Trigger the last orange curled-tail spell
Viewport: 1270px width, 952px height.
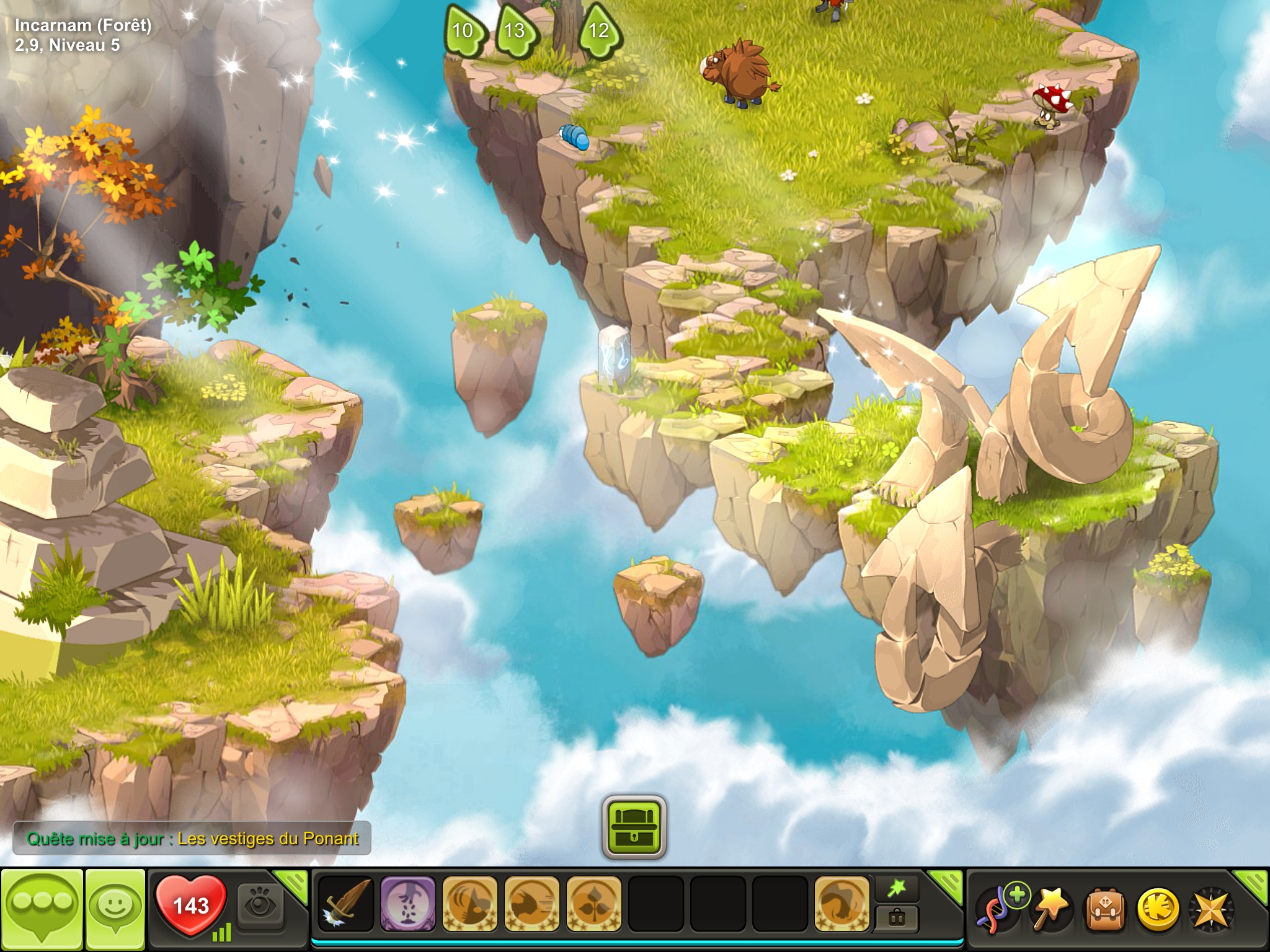click(x=841, y=904)
